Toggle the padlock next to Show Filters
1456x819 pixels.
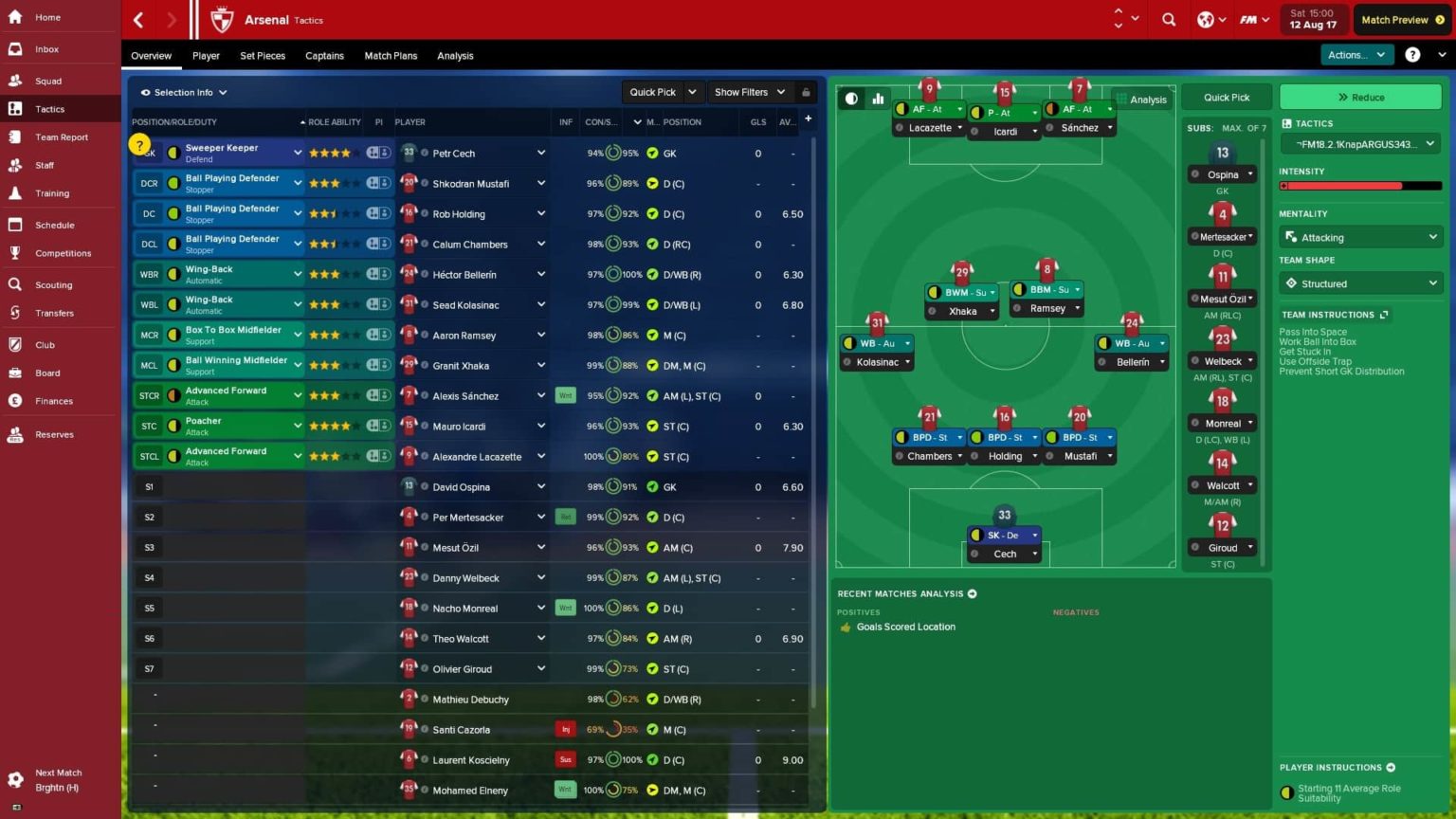(805, 92)
